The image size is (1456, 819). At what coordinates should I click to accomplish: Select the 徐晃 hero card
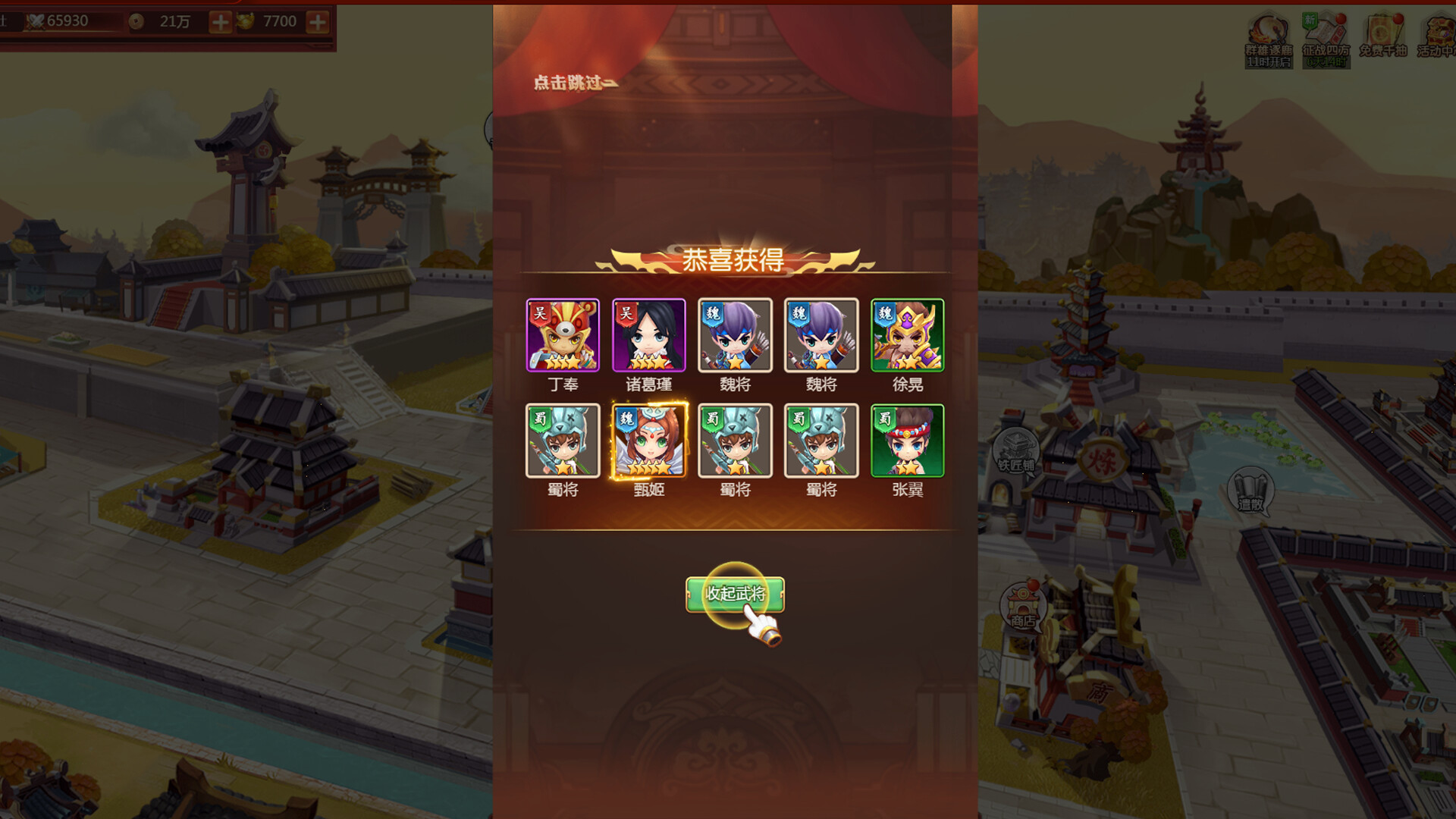pyautogui.click(x=907, y=334)
